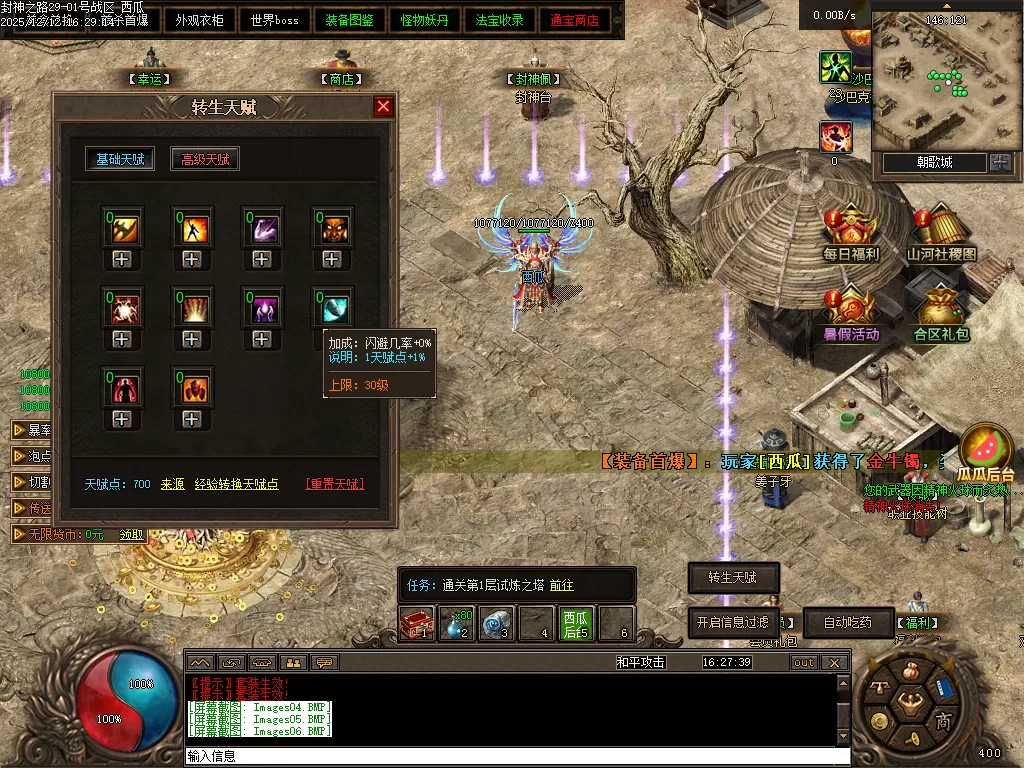Open the 怪物妖丹 menu
The width and height of the screenshot is (1024, 768).
pyautogui.click(x=425, y=20)
